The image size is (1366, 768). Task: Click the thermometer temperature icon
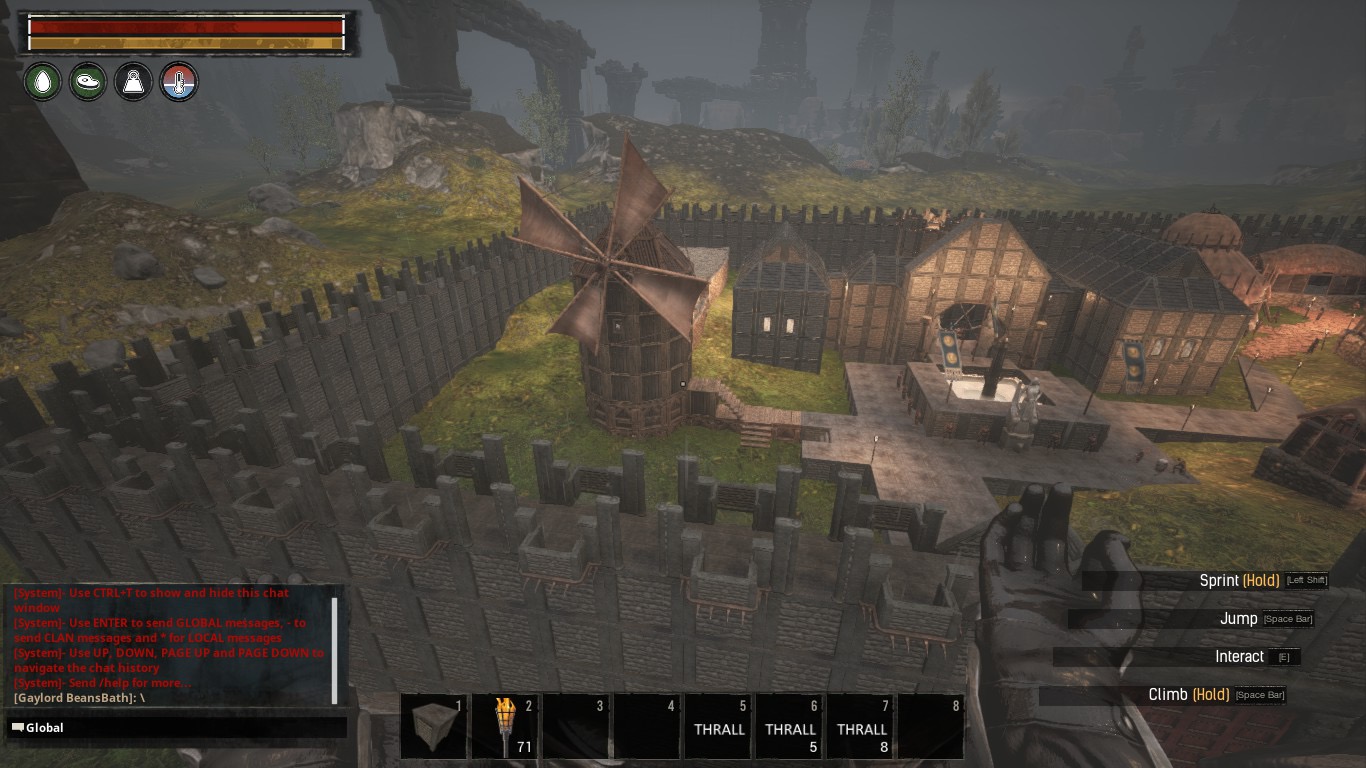179,81
